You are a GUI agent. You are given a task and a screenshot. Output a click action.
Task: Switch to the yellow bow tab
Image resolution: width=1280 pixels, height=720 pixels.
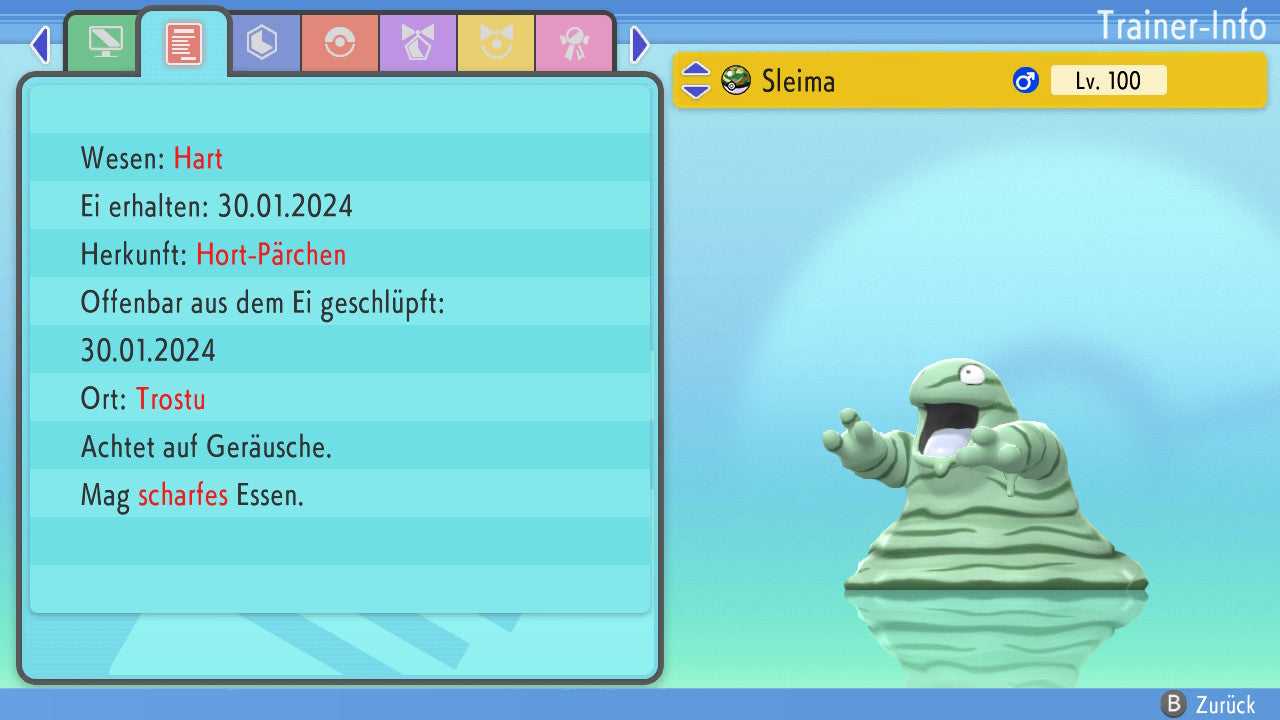point(496,43)
